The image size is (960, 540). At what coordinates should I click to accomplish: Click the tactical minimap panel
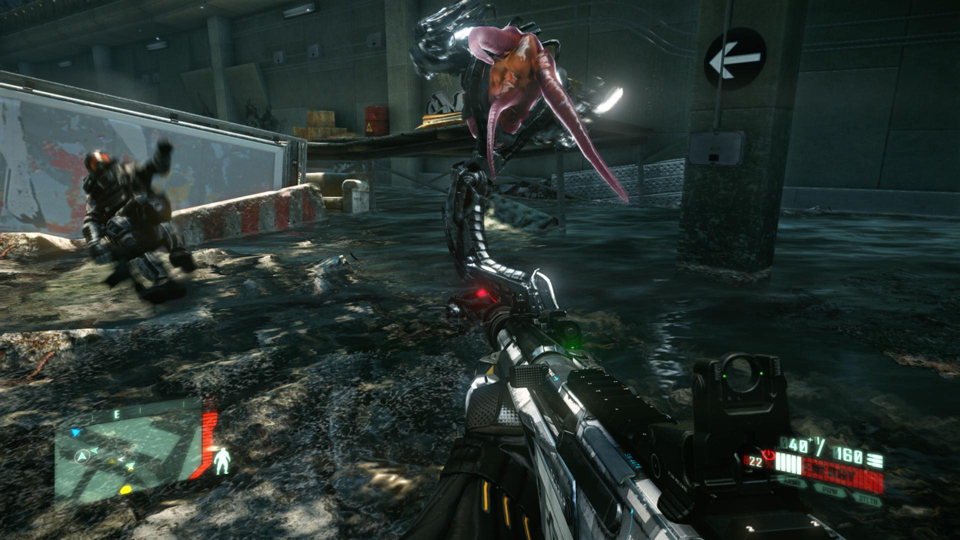[x=128, y=452]
